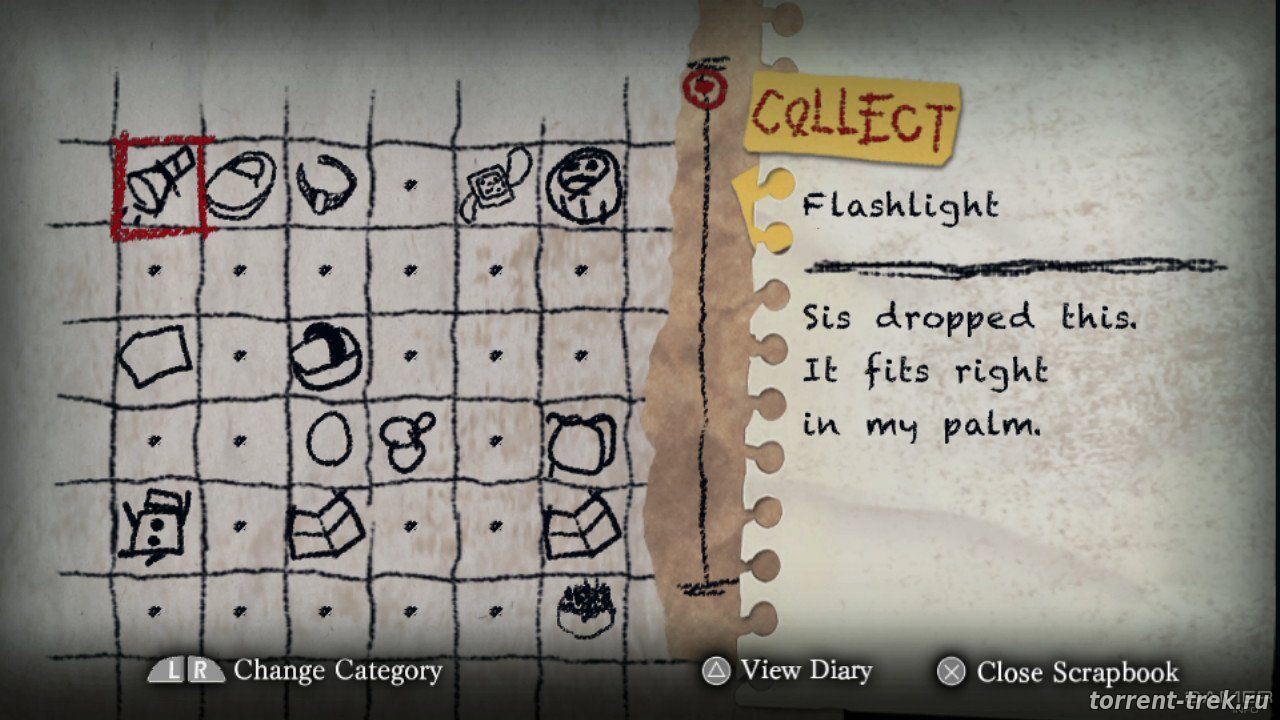The height and width of the screenshot is (720, 1280).
Task: Pick the three-circle cluster item
Action: pyautogui.click(x=408, y=439)
